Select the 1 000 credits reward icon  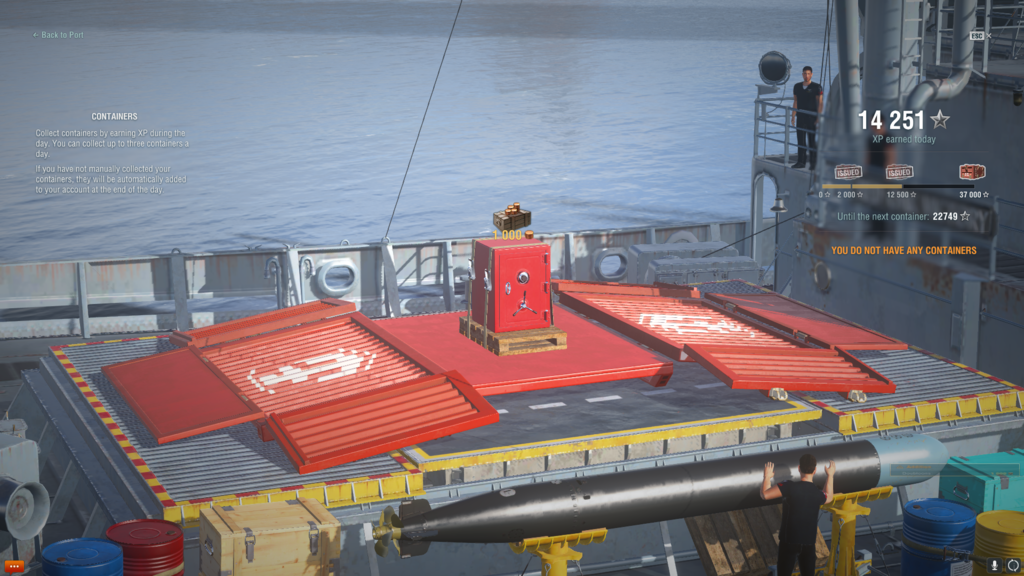[511, 219]
